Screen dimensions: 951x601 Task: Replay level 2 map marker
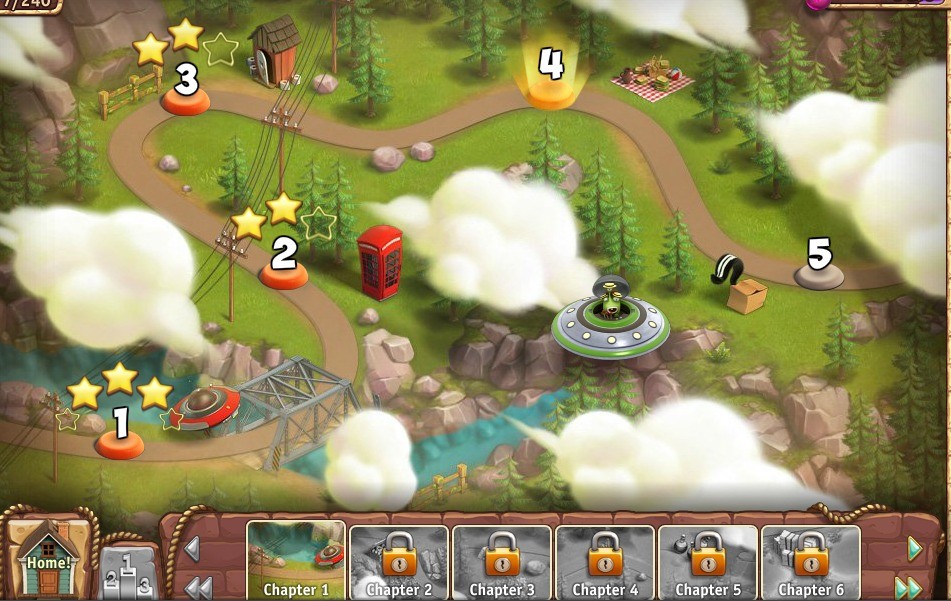tap(284, 272)
